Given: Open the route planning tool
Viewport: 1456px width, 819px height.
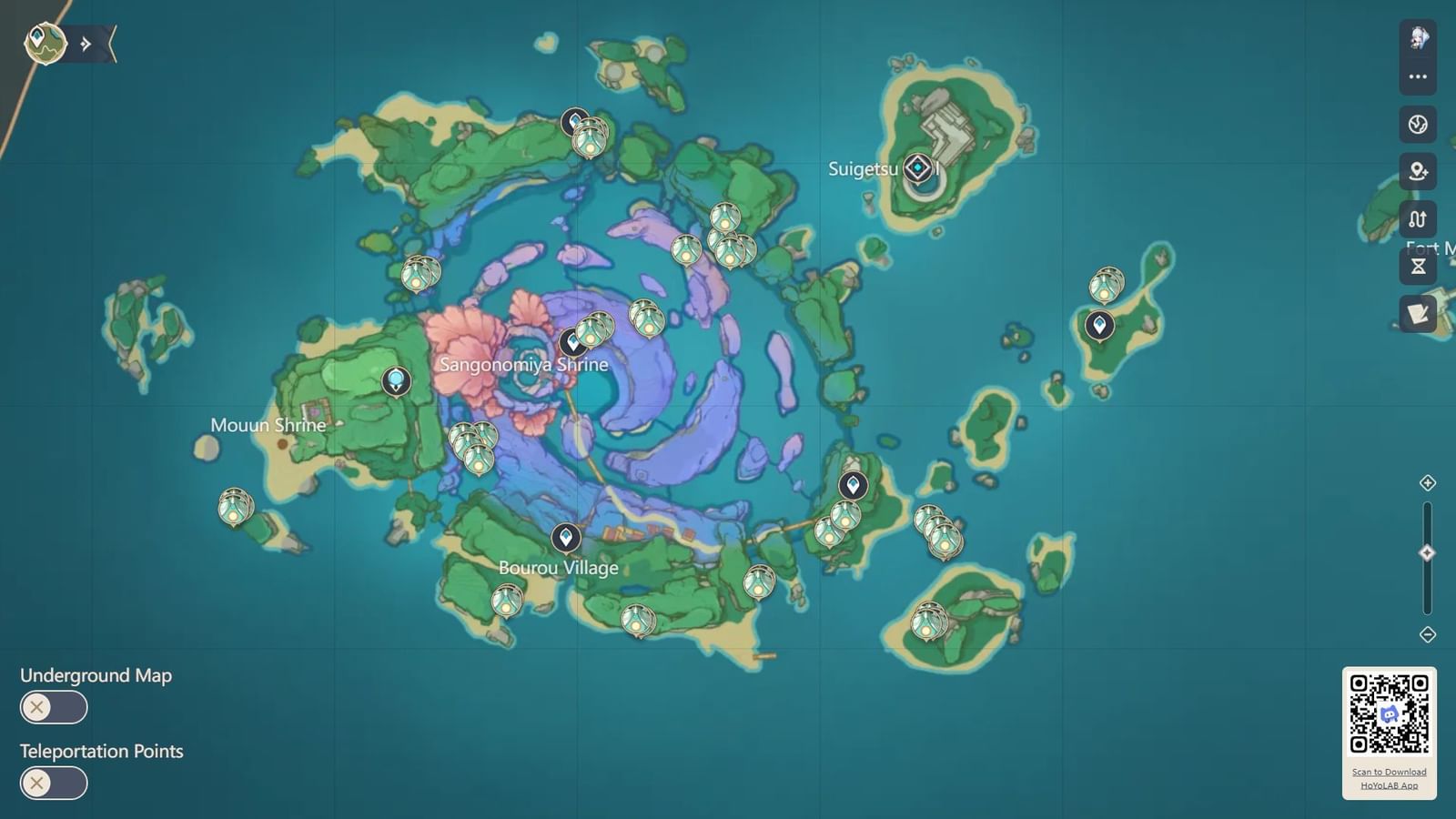Looking at the screenshot, I should tap(1417, 219).
